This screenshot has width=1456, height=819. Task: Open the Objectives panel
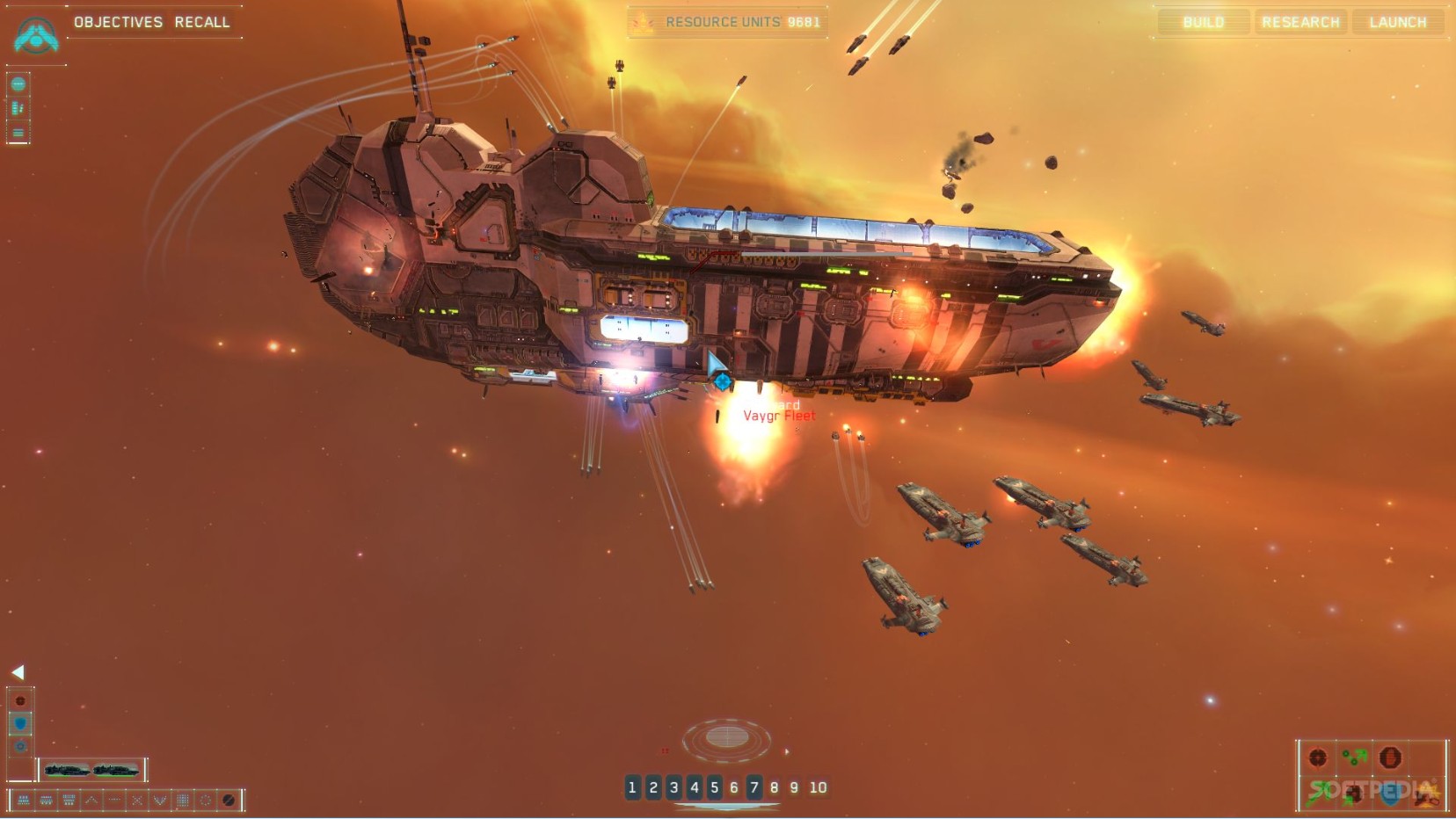tap(118, 22)
